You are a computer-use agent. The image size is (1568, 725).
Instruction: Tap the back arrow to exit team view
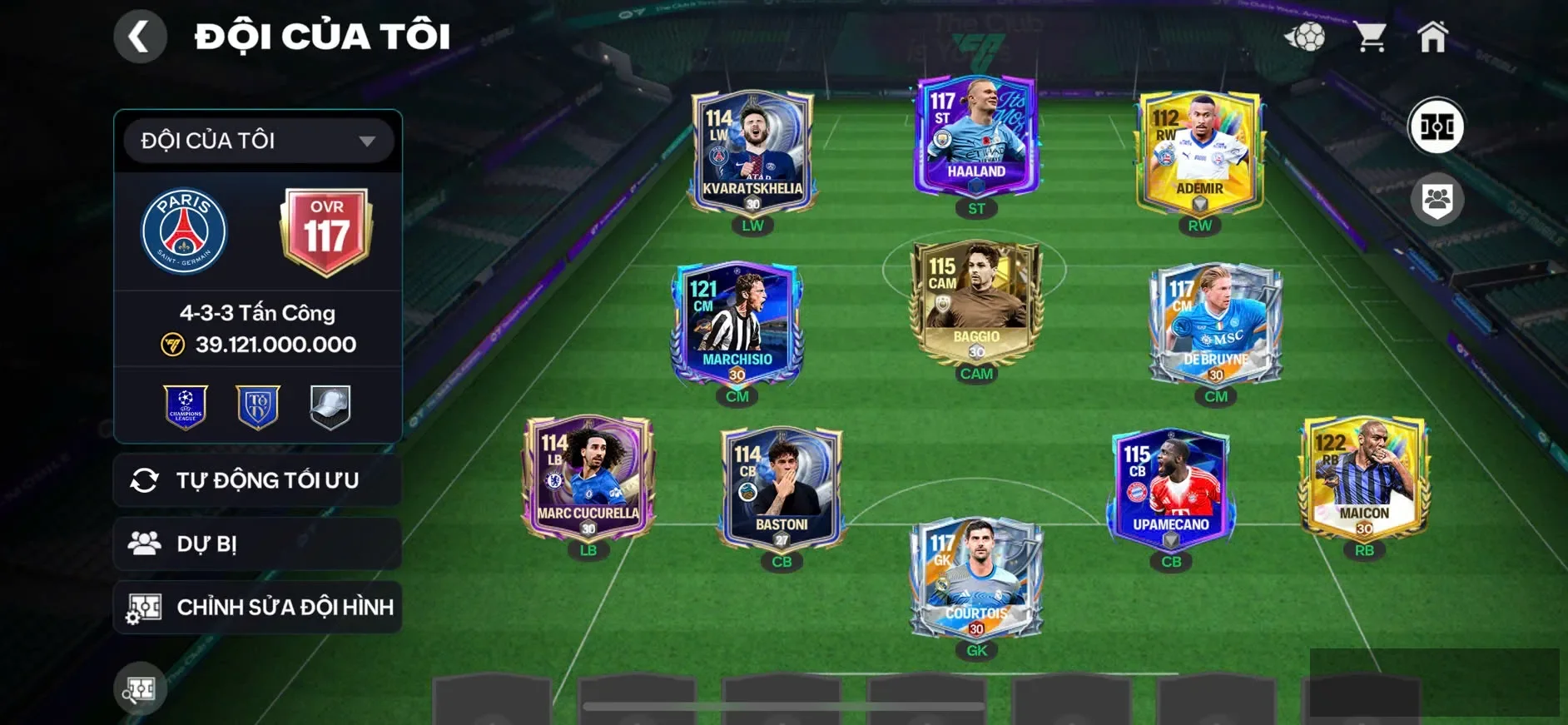coord(140,37)
